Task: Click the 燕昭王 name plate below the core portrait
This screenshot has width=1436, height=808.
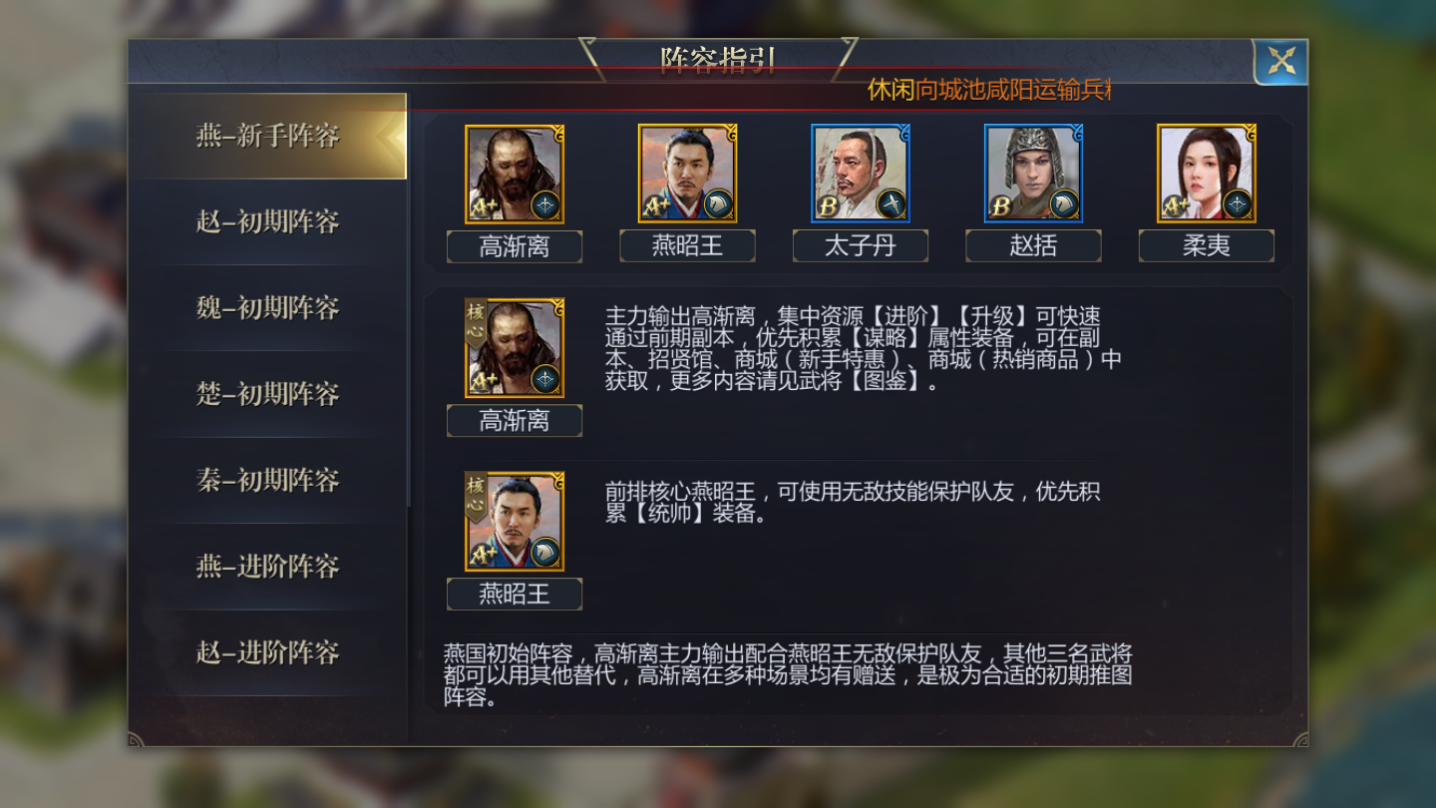Action: pyautogui.click(x=513, y=594)
